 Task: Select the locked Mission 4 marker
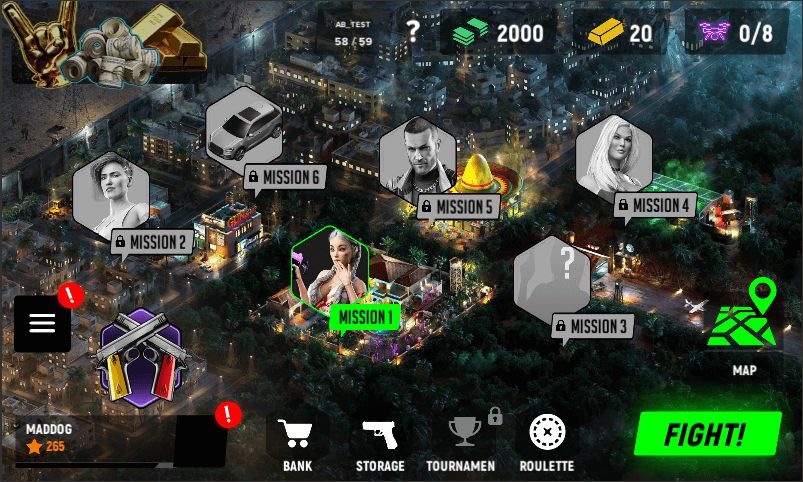coord(613,159)
